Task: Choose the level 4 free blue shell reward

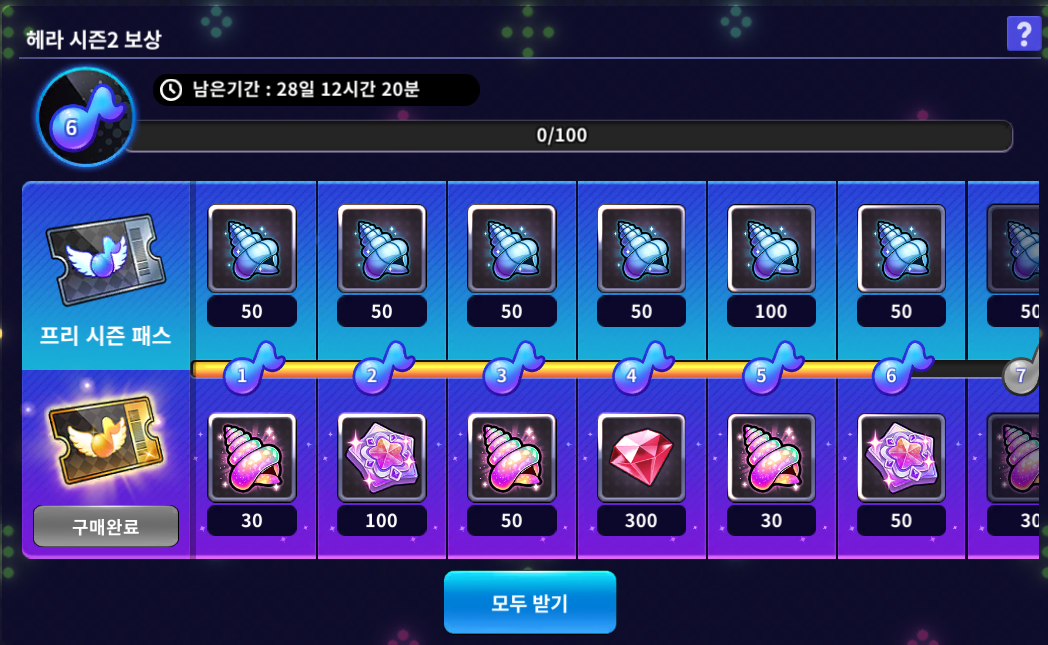Action: (641, 248)
